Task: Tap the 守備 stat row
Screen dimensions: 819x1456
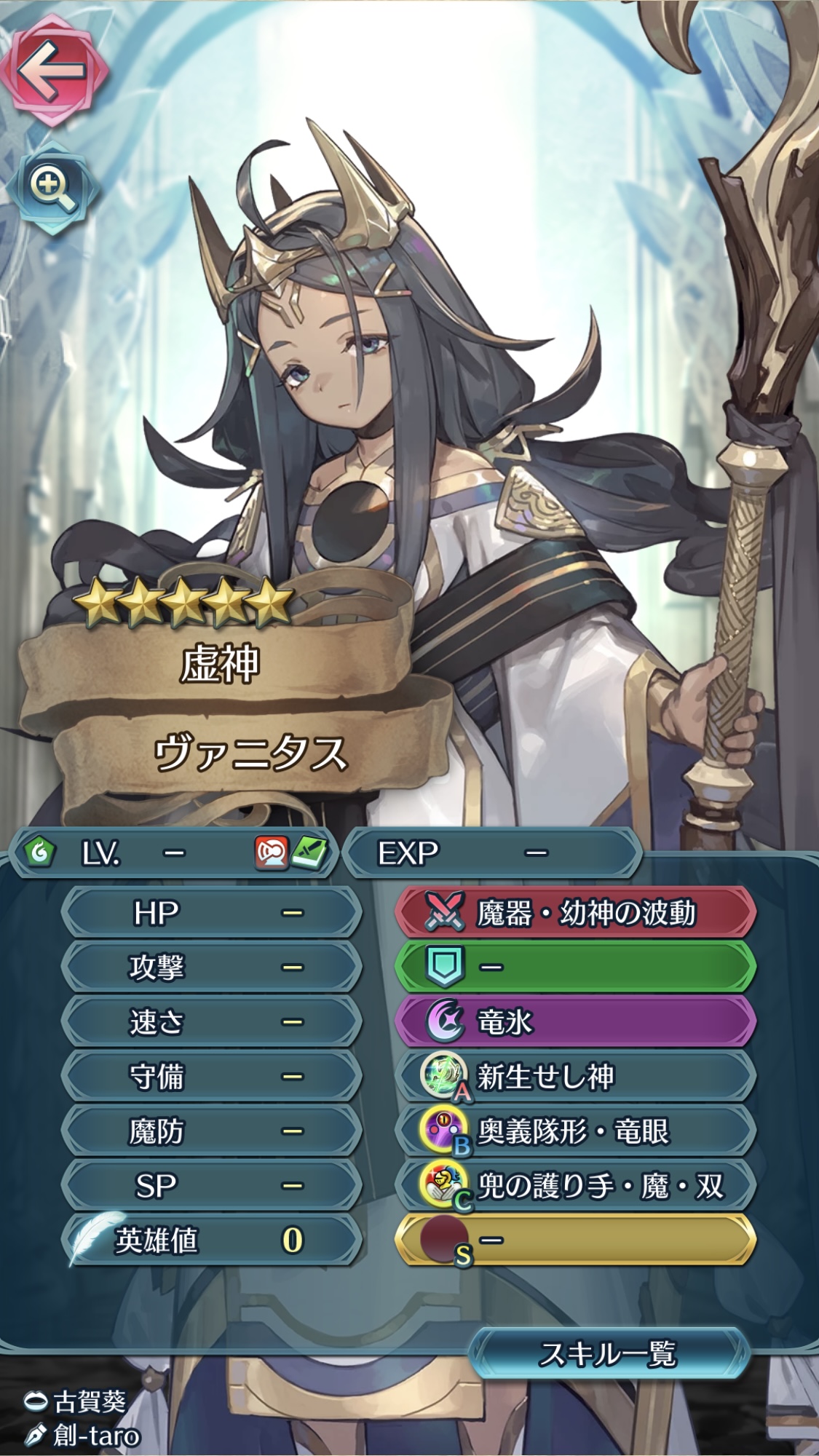Action: [211, 1077]
